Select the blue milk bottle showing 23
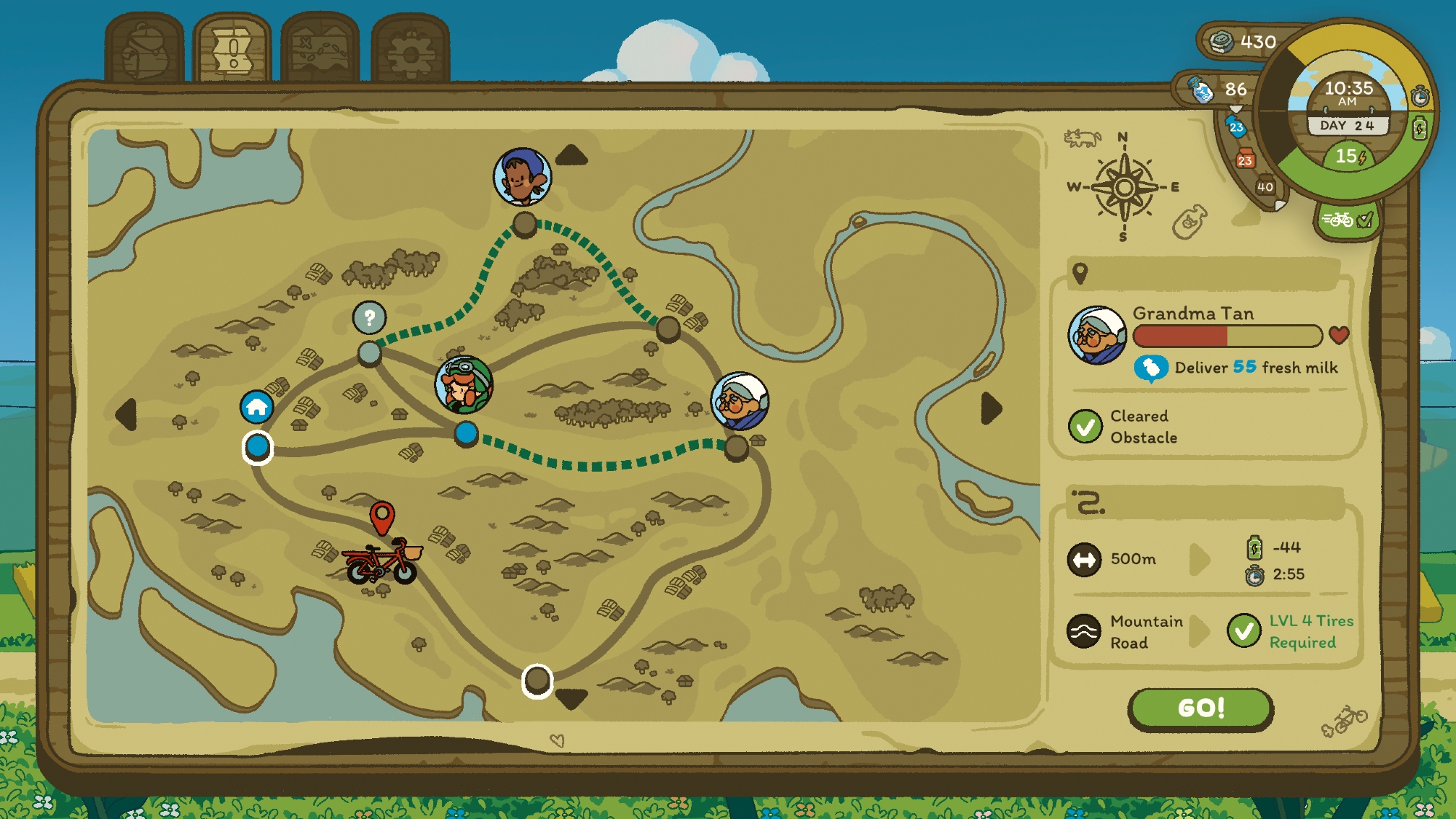 click(x=1236, y=127)
